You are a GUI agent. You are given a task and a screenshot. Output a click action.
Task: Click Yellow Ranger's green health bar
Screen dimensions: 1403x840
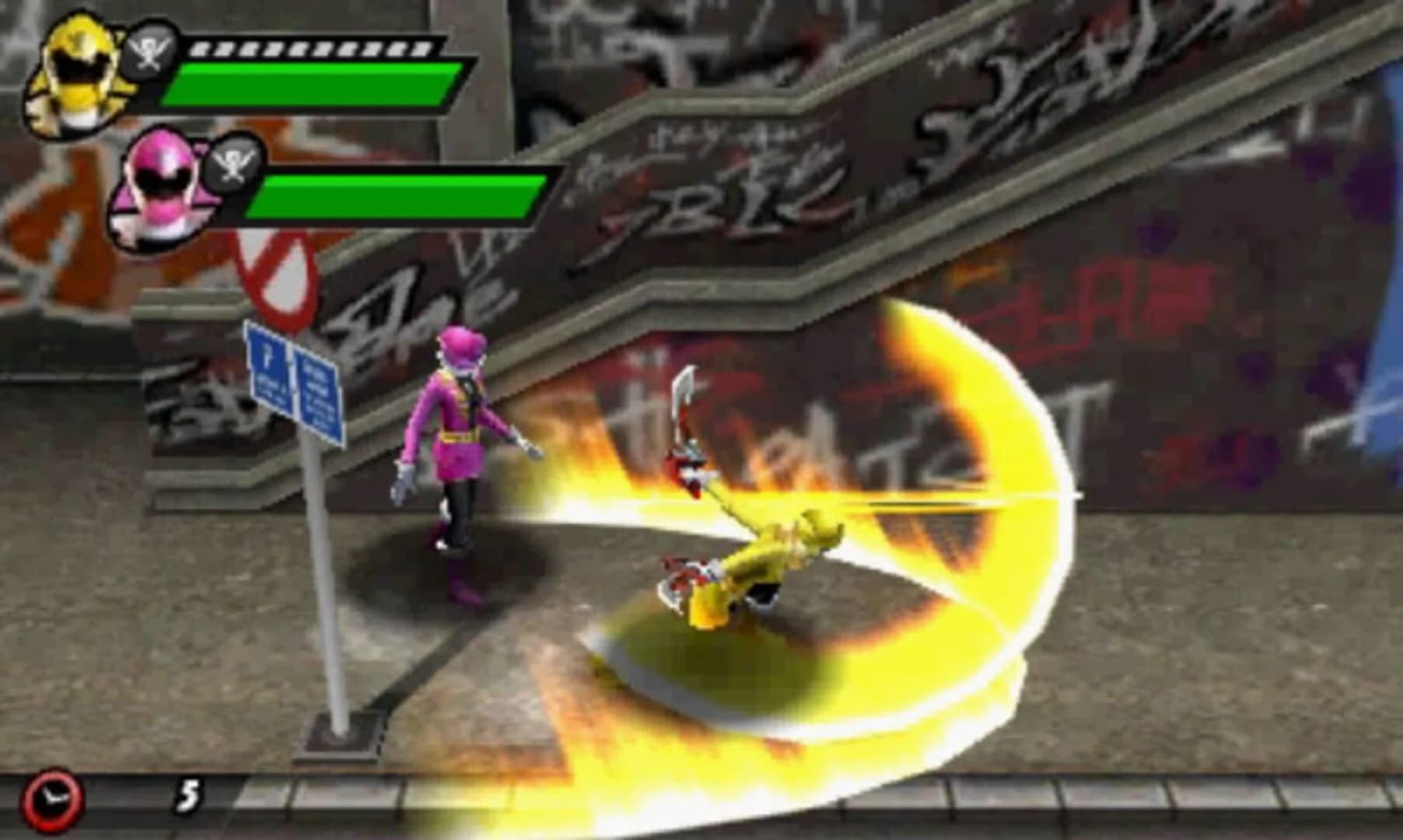tap(311, 86)
